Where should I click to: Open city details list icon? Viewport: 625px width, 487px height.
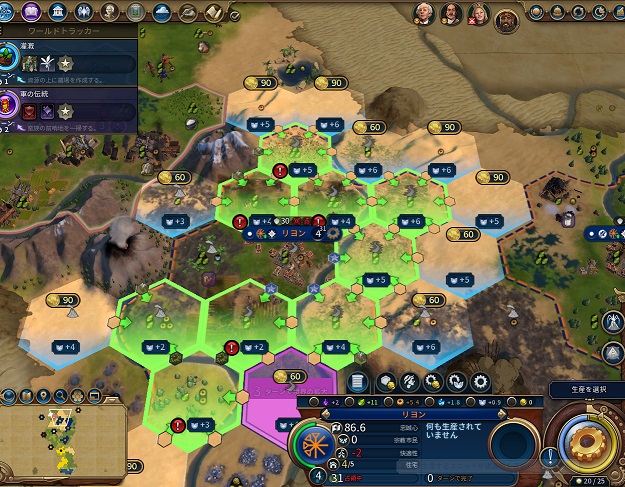[359, 383]
